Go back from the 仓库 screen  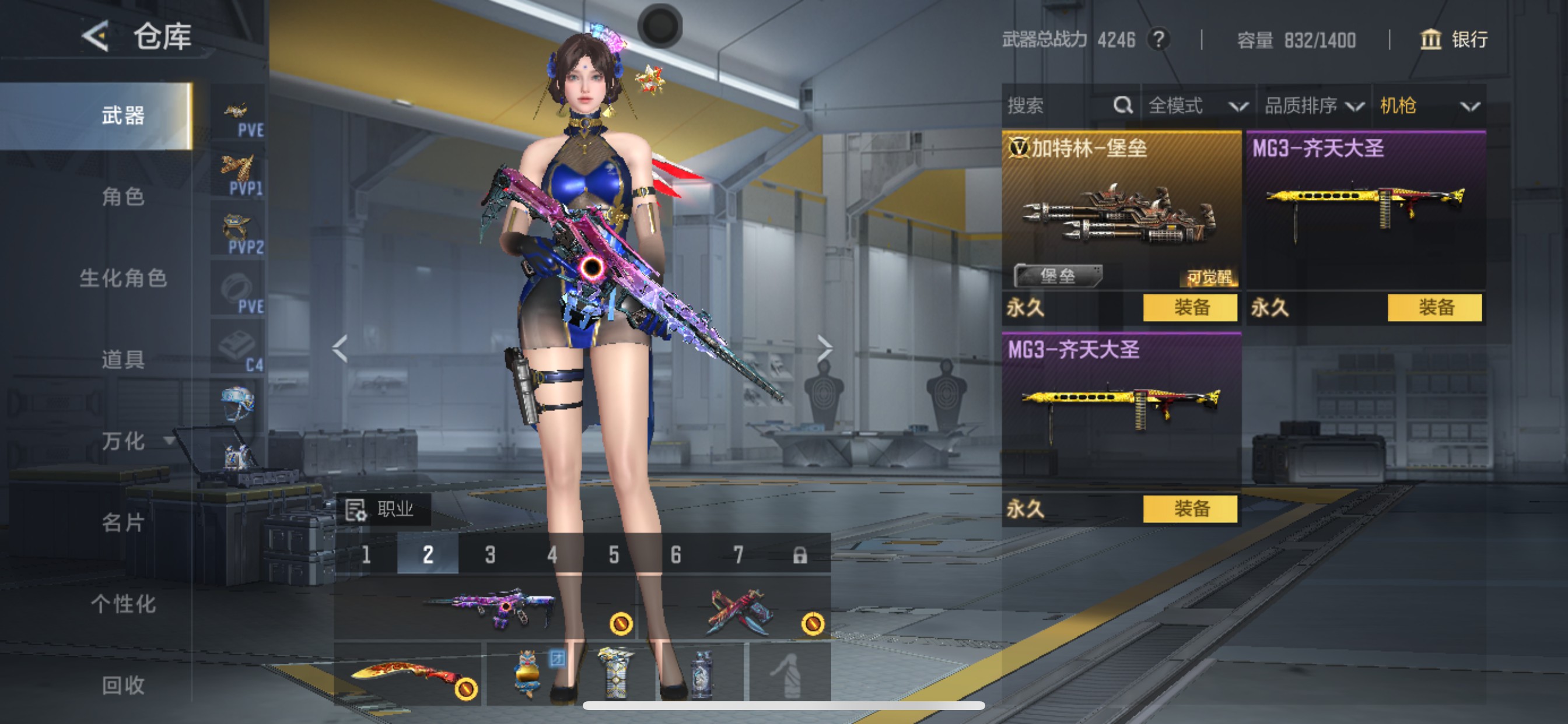tap(96, 36)
